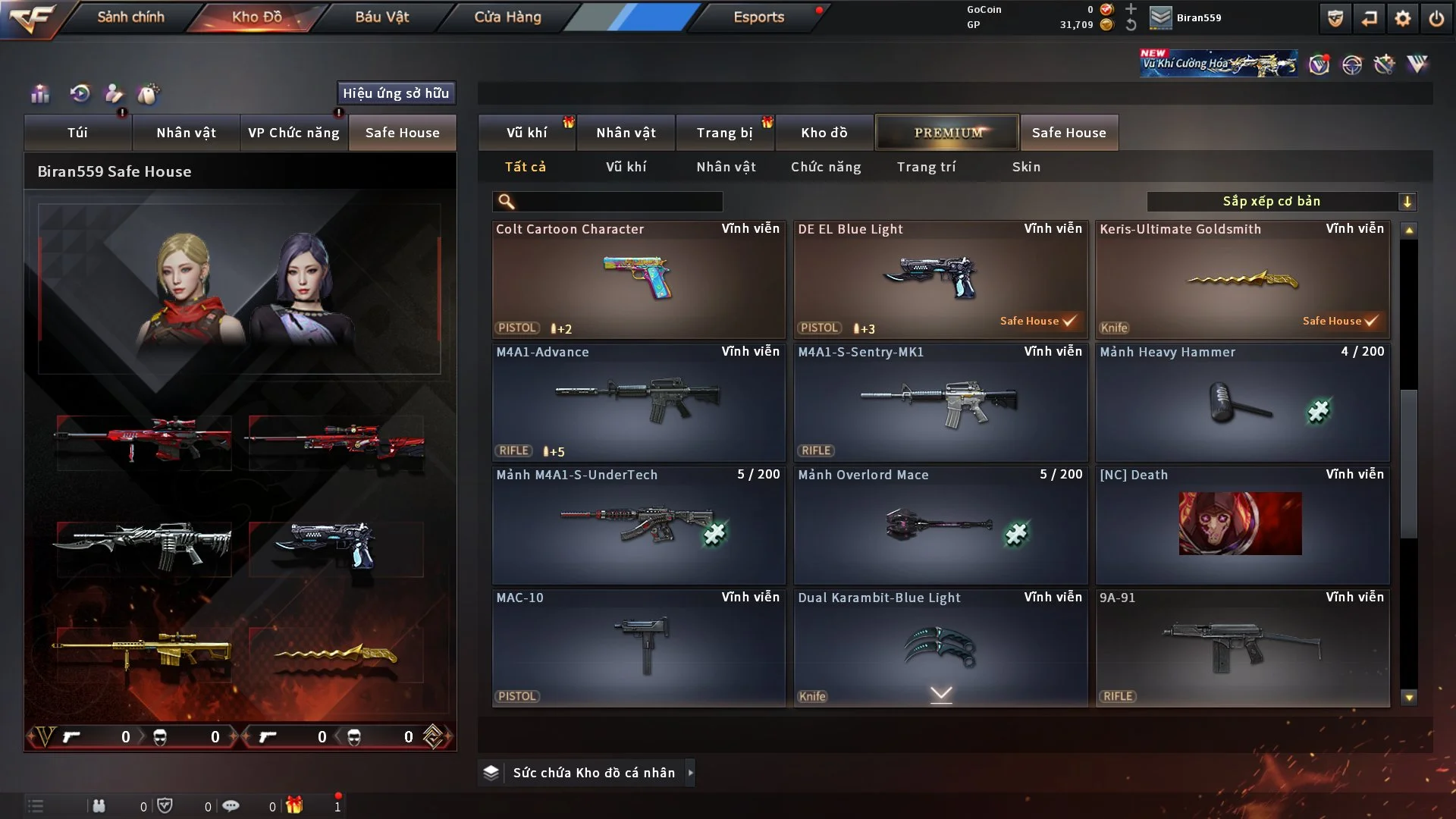Open the Sắp xếp cơ bản sort dropdown
Image resolution: width=1456 pixels, height=819 pixels.
pyautogui.click(x=1281, y=202)
